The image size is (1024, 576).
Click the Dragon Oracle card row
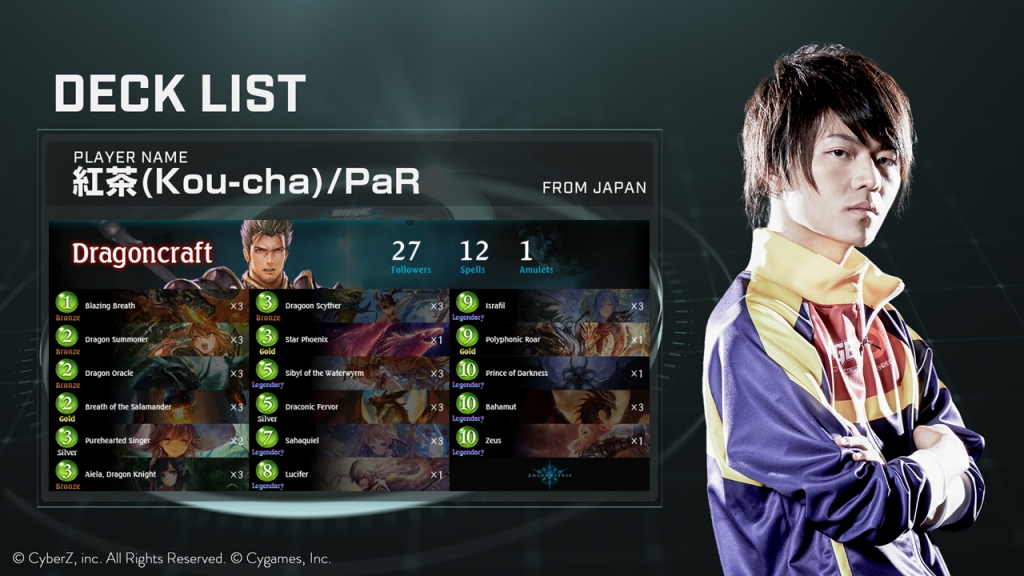[150, 373]
